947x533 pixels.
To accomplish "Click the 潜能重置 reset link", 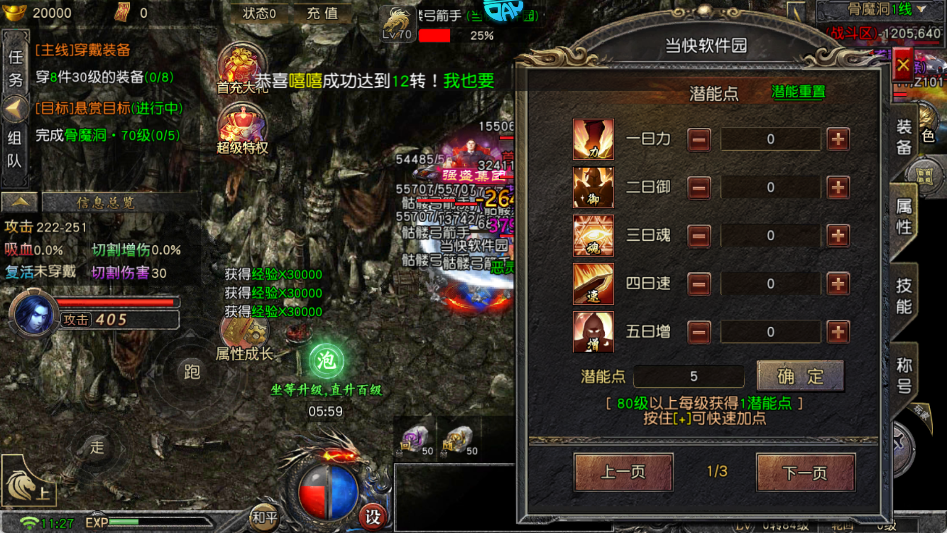I will tap(798, 92).
